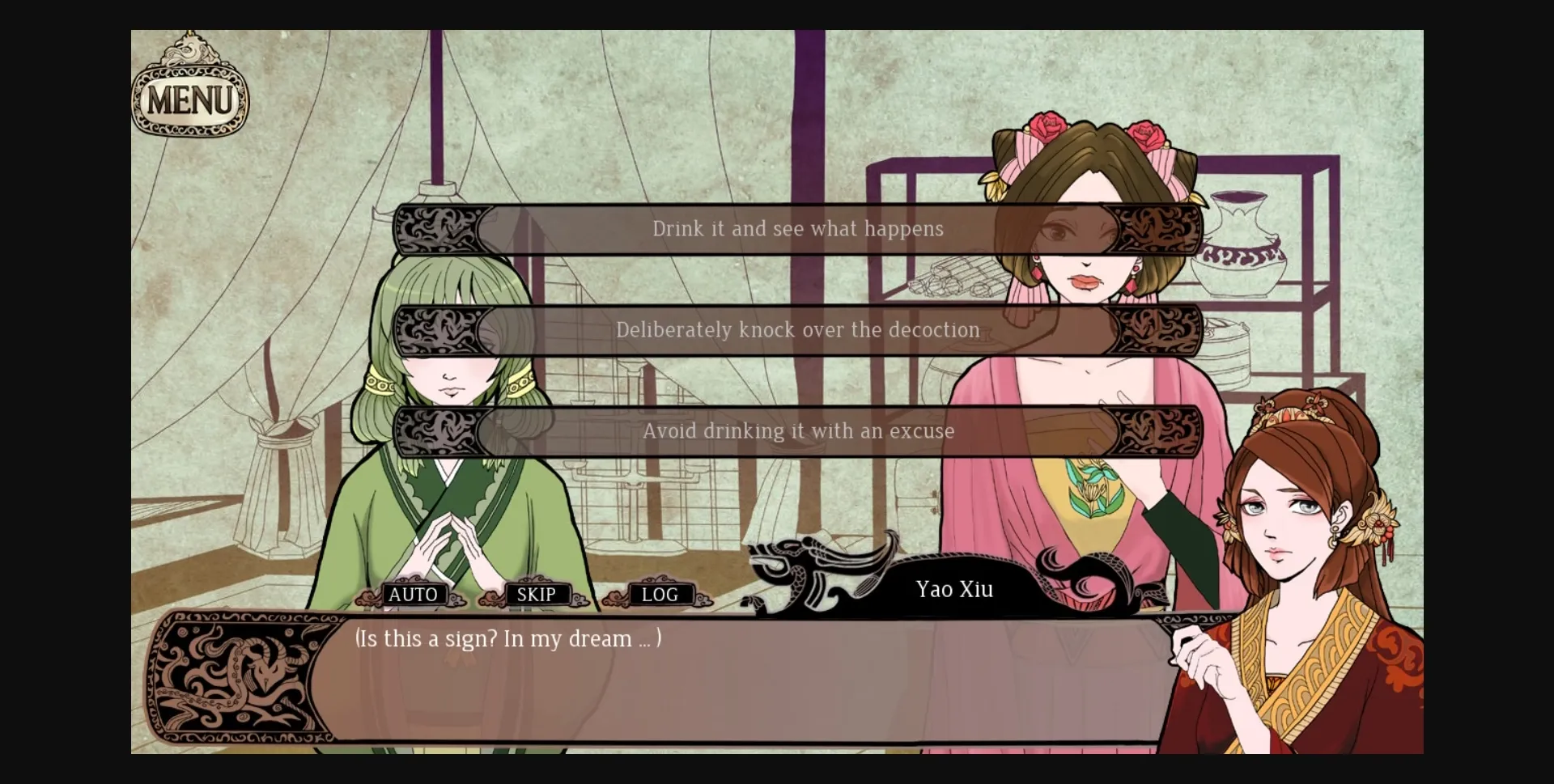Choose "Drink it and see what happens"
1554x784 pixels.
coord(797,228)
